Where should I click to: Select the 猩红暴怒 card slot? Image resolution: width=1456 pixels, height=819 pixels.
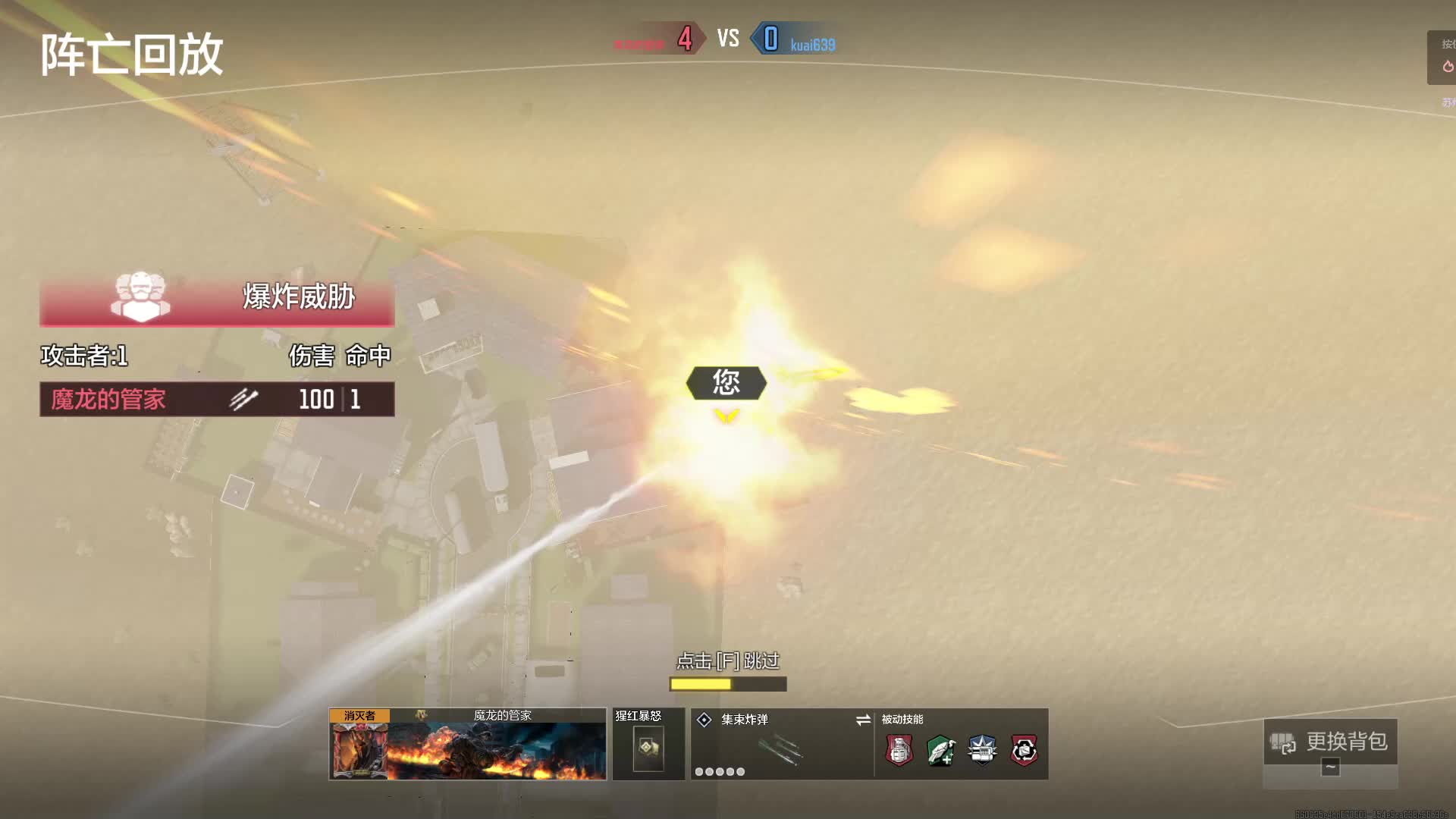[648, 748]
